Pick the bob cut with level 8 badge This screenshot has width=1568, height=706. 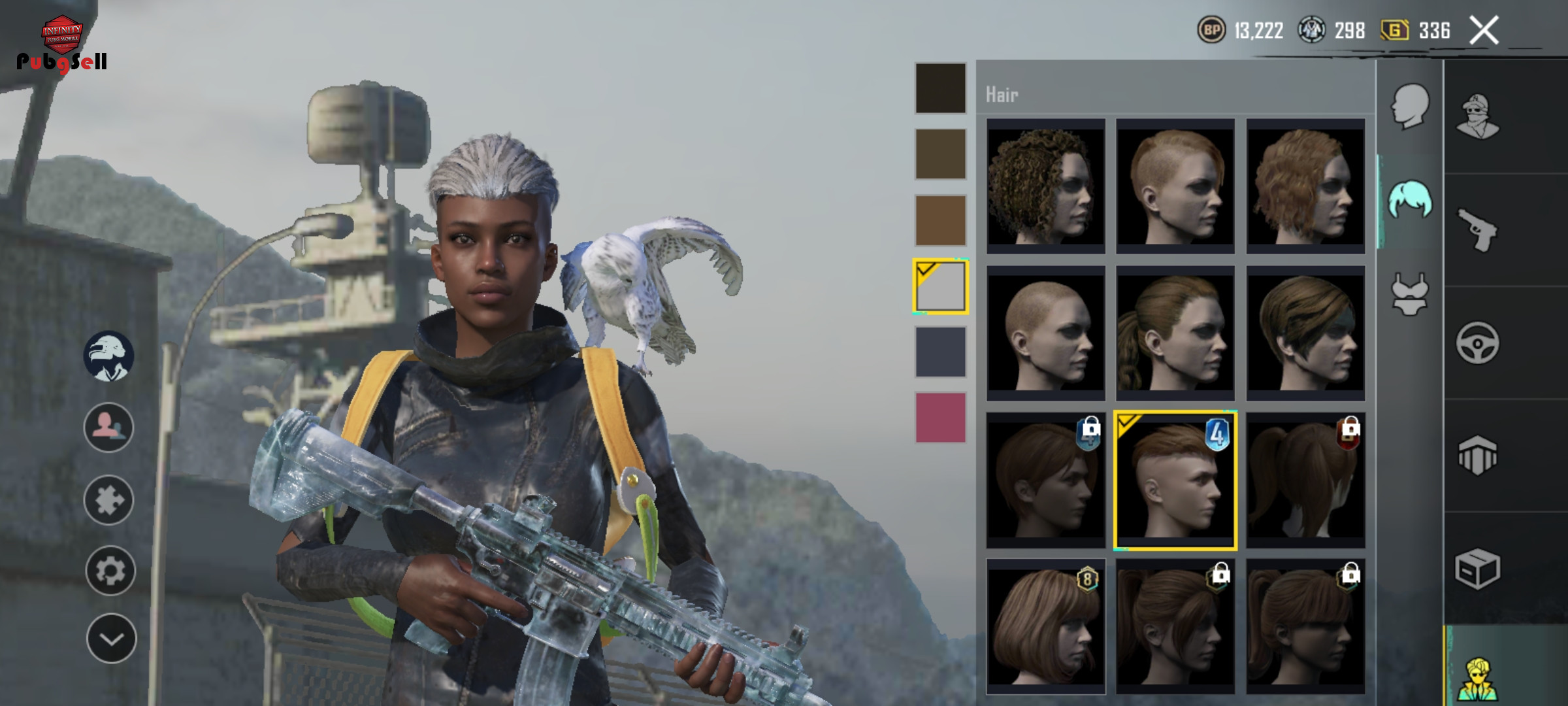pyautogui.click(x=1045, y=626)
